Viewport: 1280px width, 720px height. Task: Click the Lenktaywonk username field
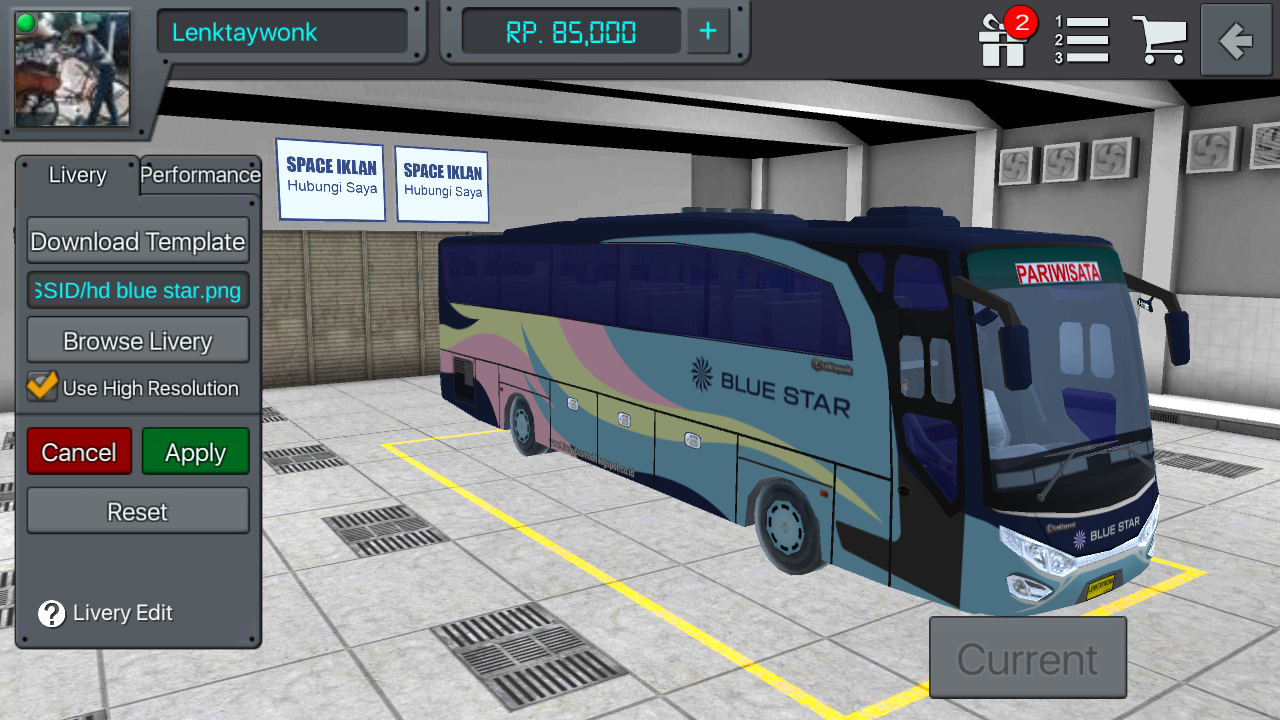point(283,31)
